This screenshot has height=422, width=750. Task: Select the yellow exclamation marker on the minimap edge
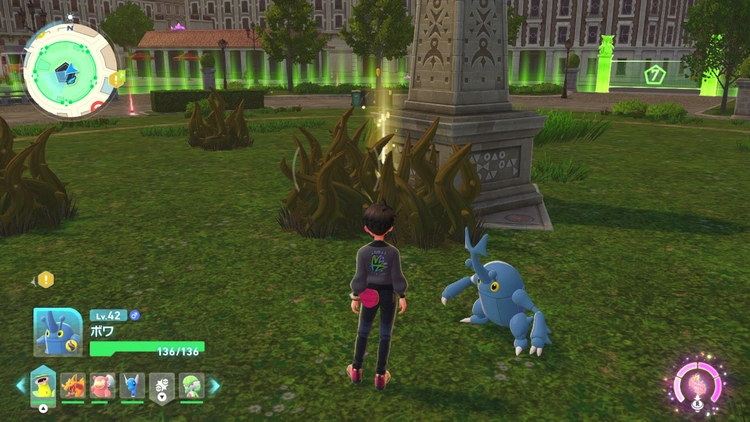point(116,78)
